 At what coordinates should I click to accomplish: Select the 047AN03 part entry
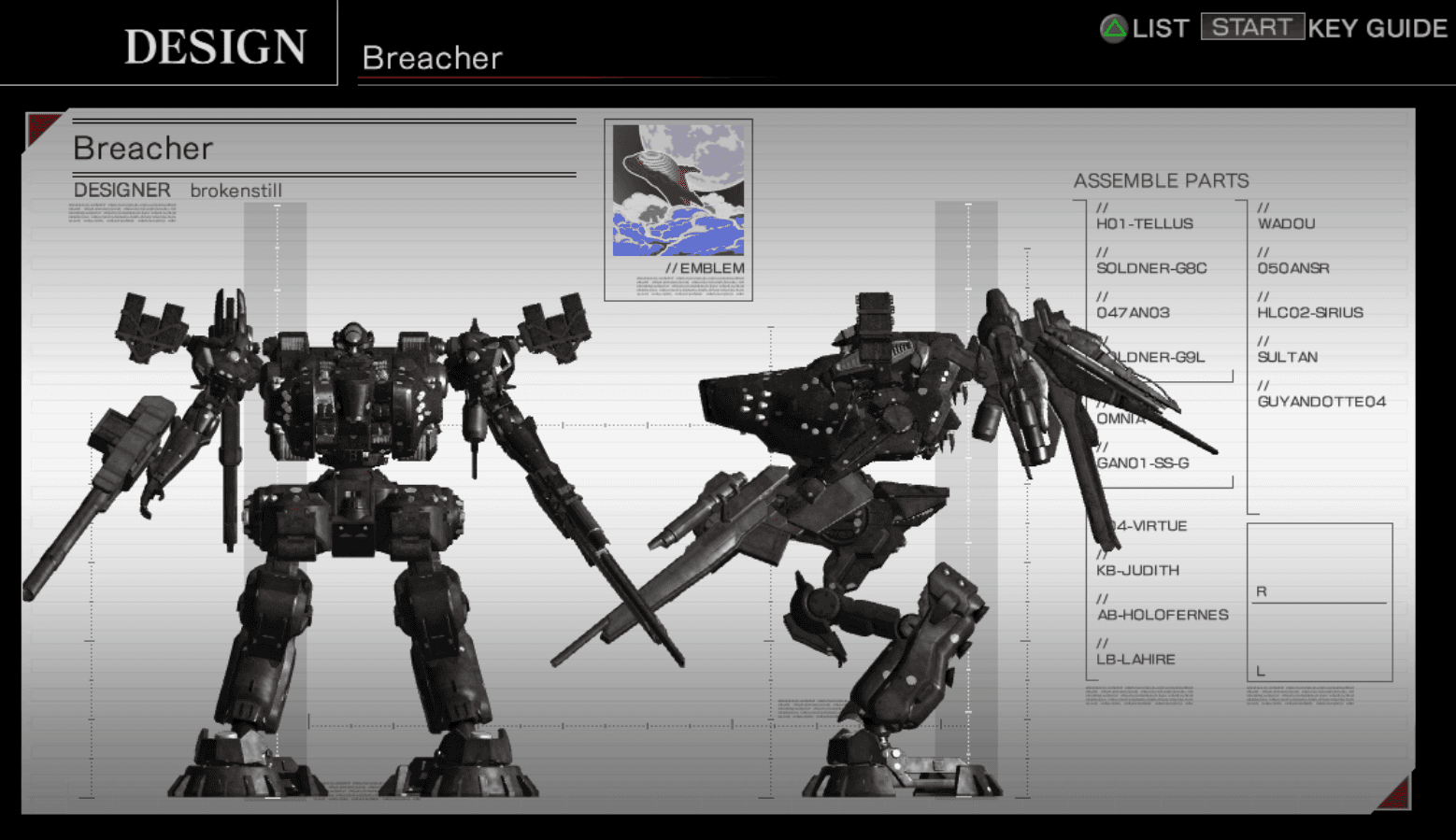(x=1133, y=312)
